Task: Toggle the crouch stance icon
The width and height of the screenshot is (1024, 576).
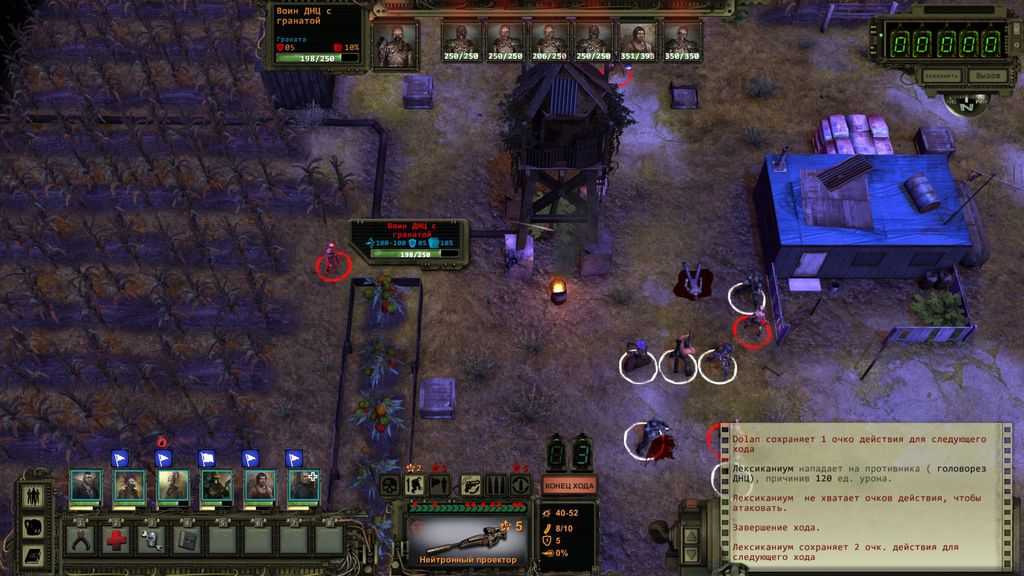Action: point(415,485)
